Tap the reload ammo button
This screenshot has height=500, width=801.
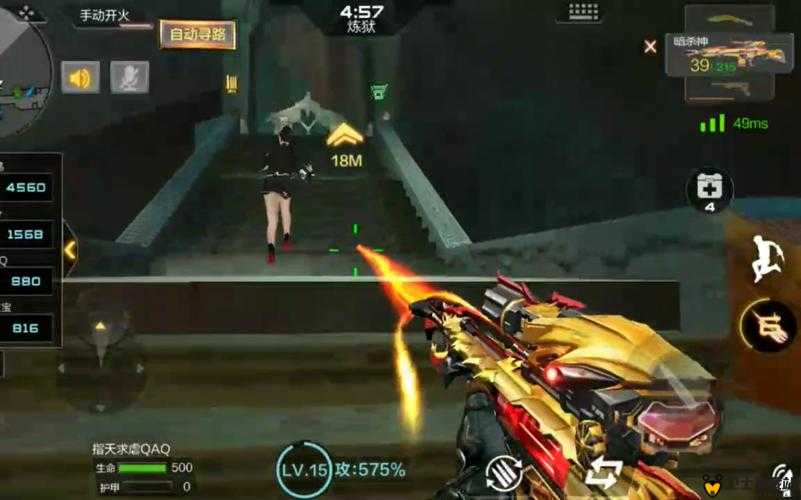[x=503, y=474]
